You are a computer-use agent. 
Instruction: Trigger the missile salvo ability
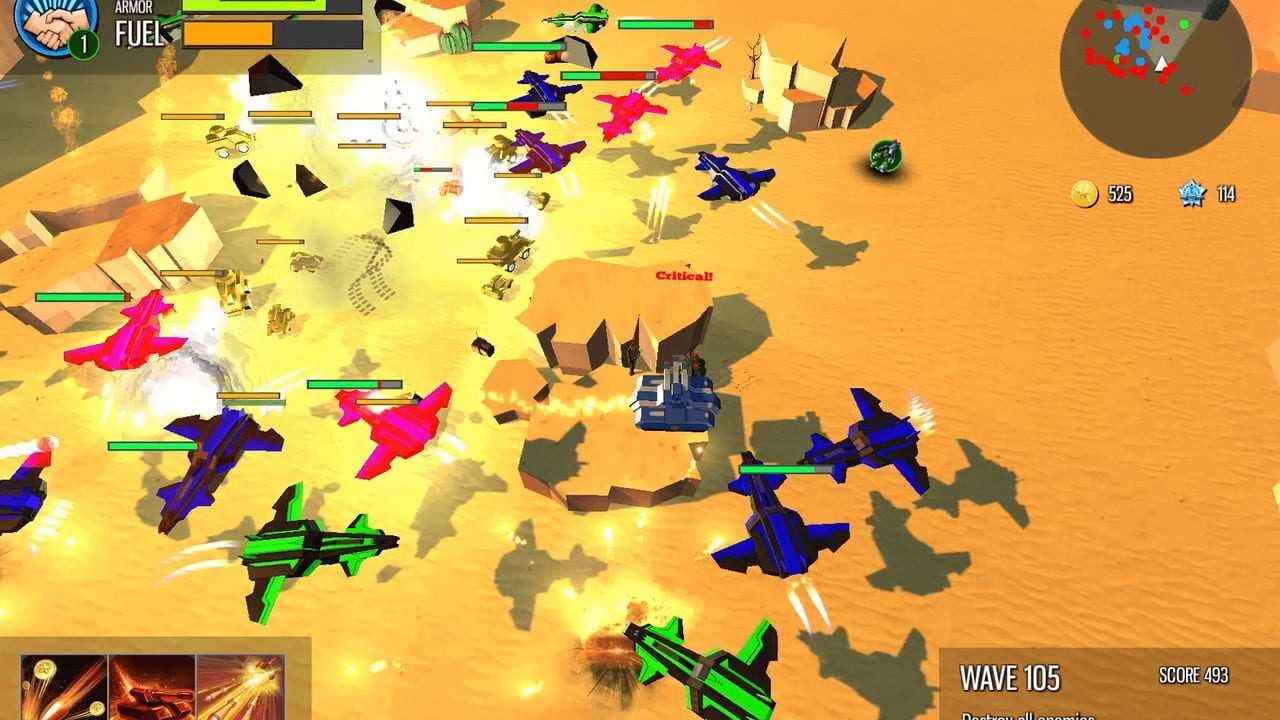pyautogui.click(x=240, y=688)
